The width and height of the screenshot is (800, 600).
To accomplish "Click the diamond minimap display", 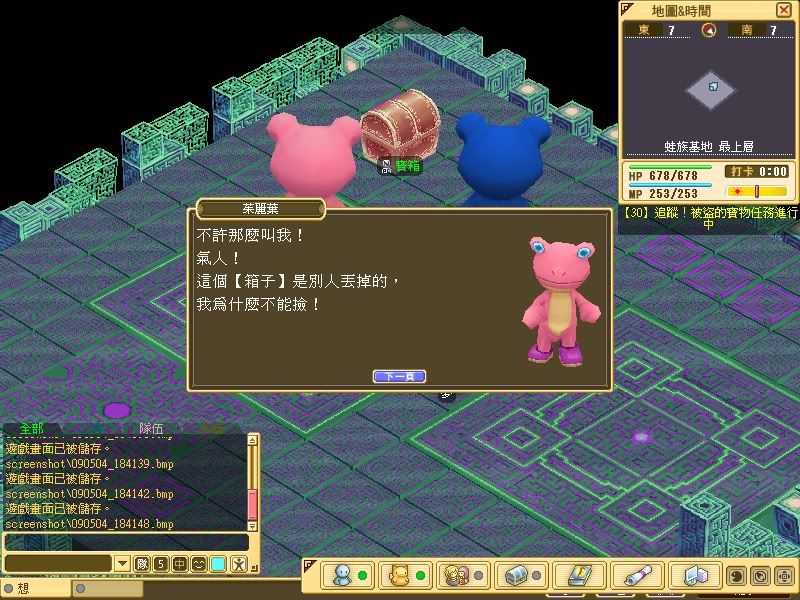I will click(711, 90).
